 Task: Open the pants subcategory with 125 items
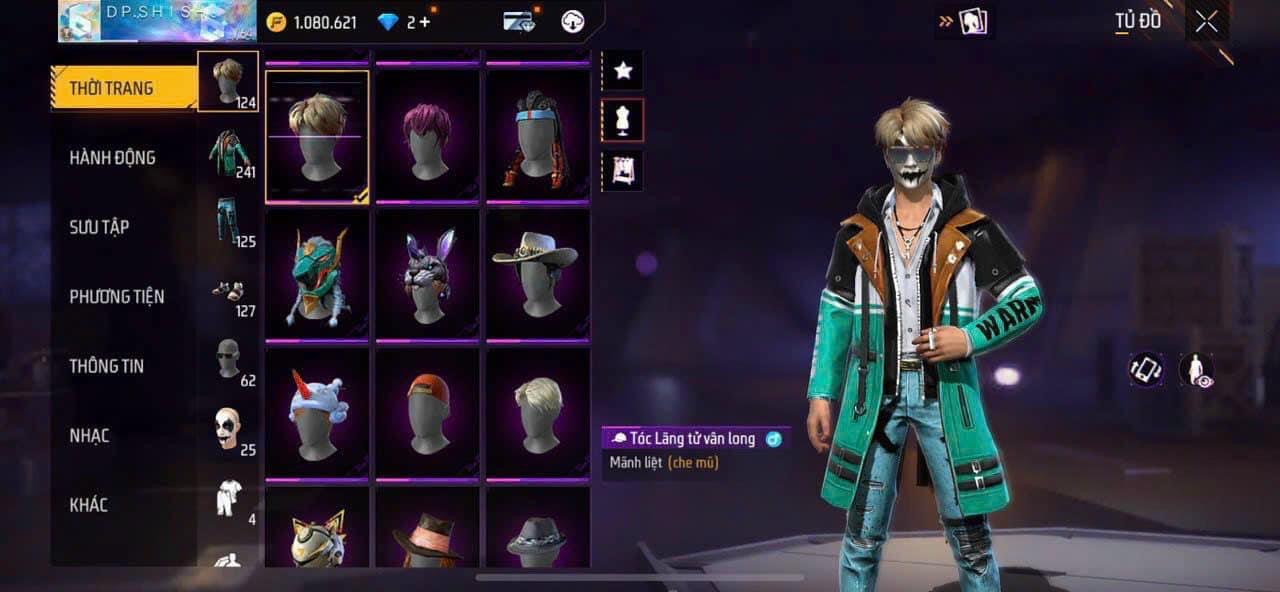click(229, 222)
